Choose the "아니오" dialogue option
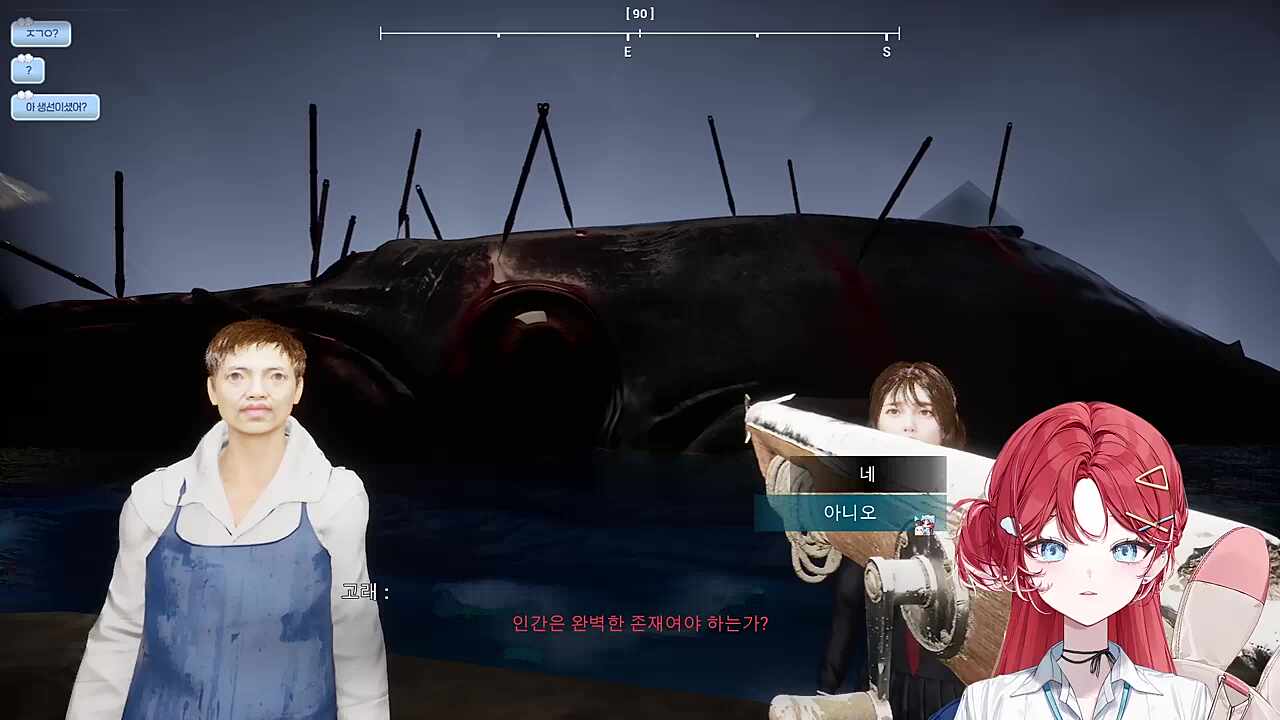 pyautogui.click(x=850, y=513)
